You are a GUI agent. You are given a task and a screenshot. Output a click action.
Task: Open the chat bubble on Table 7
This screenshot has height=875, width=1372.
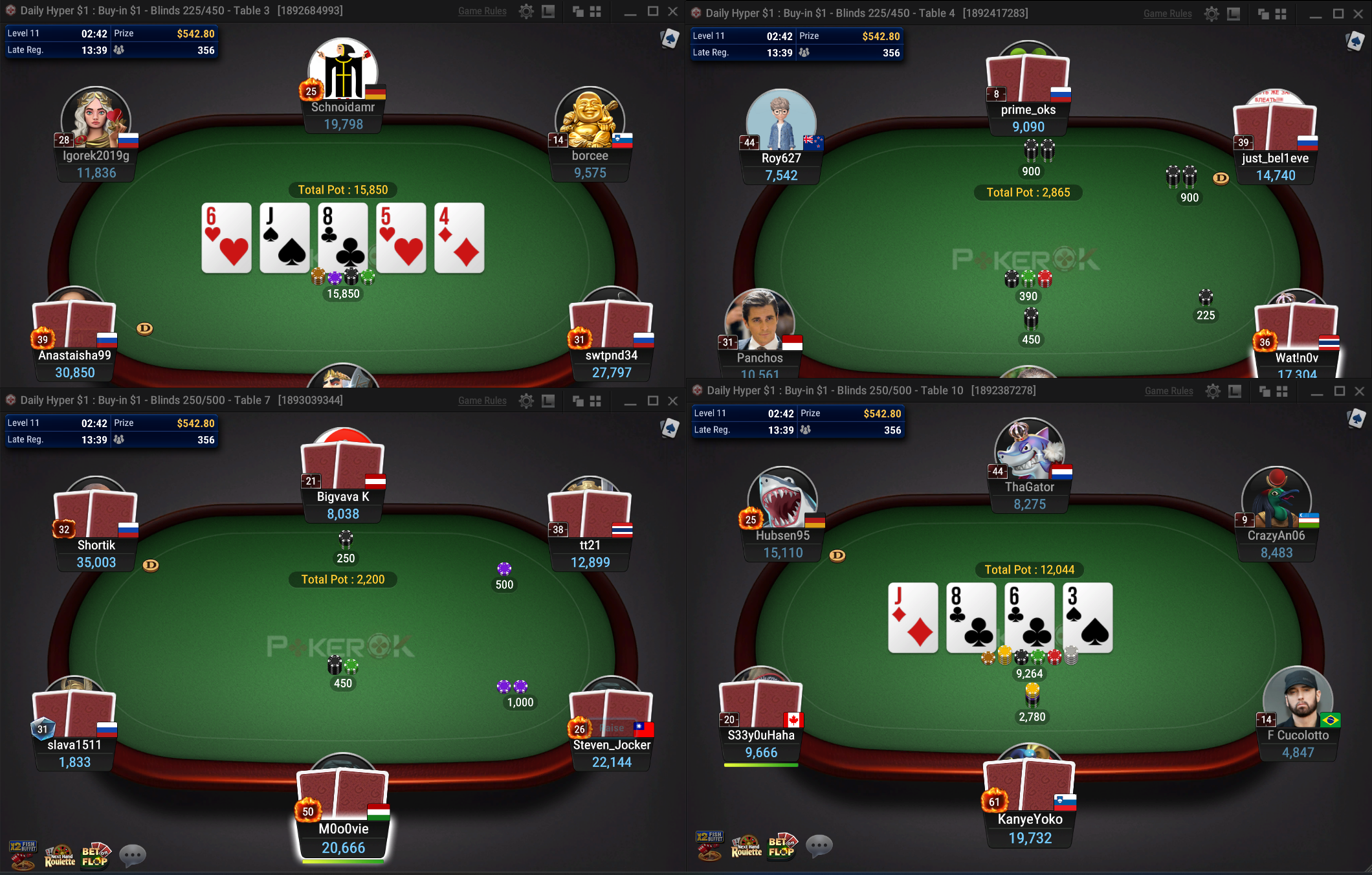click(x=133, y=855)
